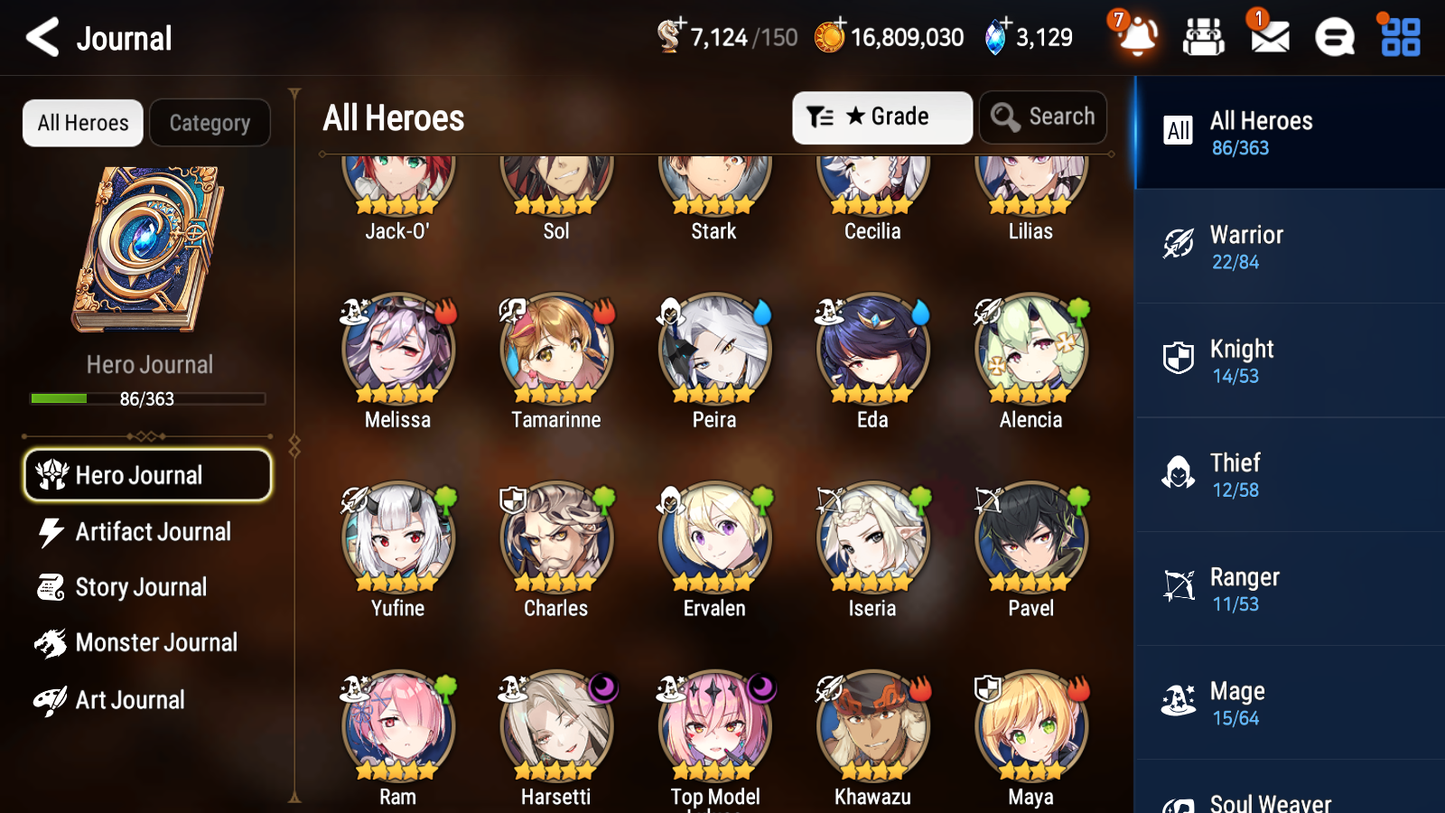Buy more gold with the plus button

(843, 24)
